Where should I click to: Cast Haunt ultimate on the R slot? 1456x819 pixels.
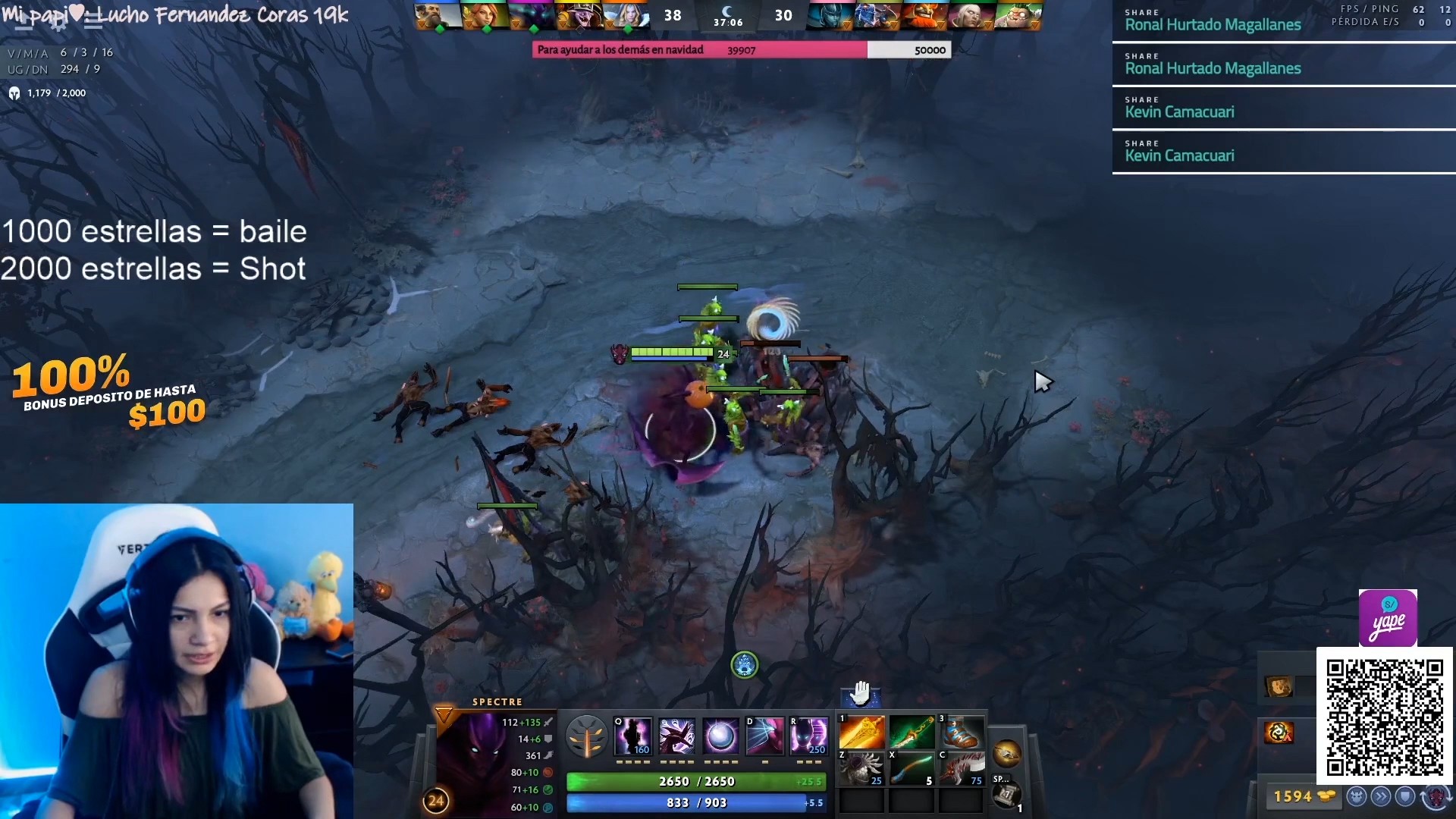808,736
